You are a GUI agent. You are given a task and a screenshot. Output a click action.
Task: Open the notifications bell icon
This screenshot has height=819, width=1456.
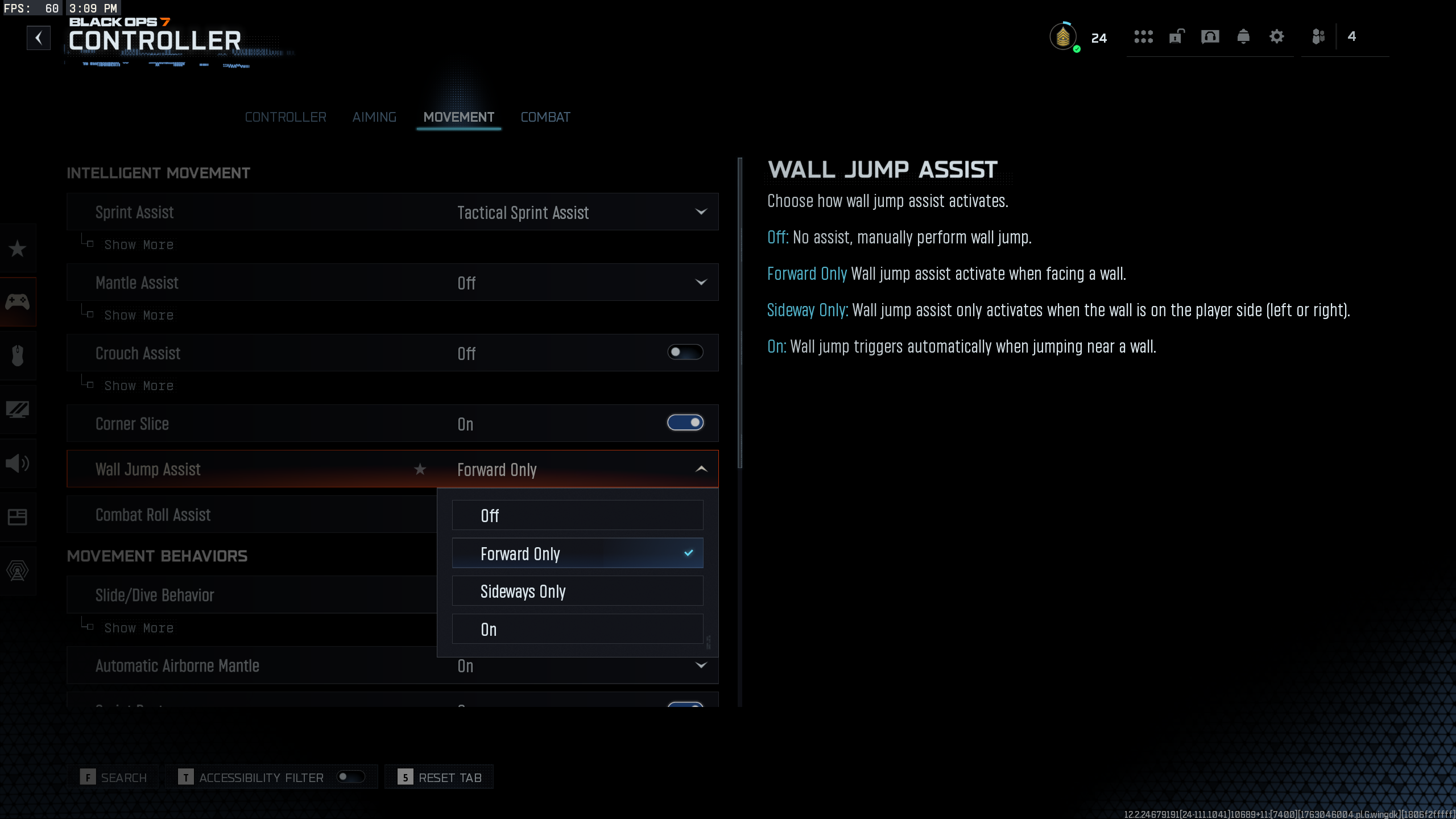point(1243,36)
